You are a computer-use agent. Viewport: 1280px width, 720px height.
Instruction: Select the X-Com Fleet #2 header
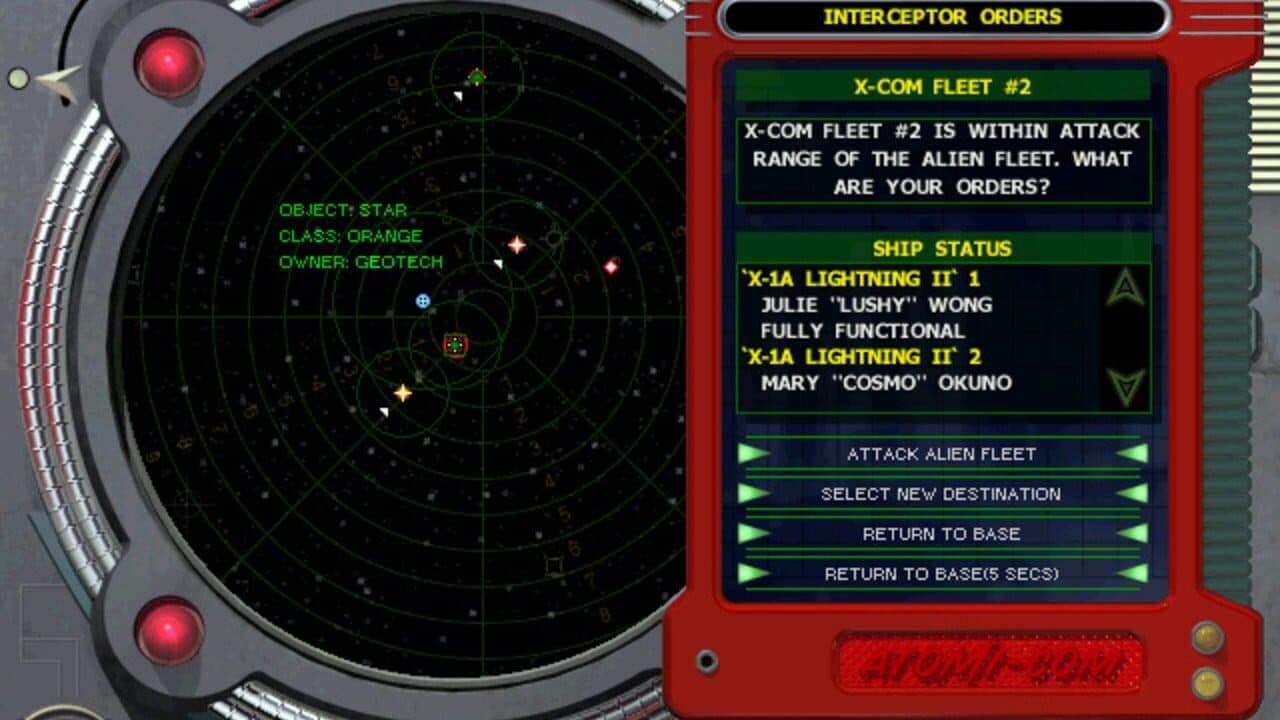[x=944, y=87]
